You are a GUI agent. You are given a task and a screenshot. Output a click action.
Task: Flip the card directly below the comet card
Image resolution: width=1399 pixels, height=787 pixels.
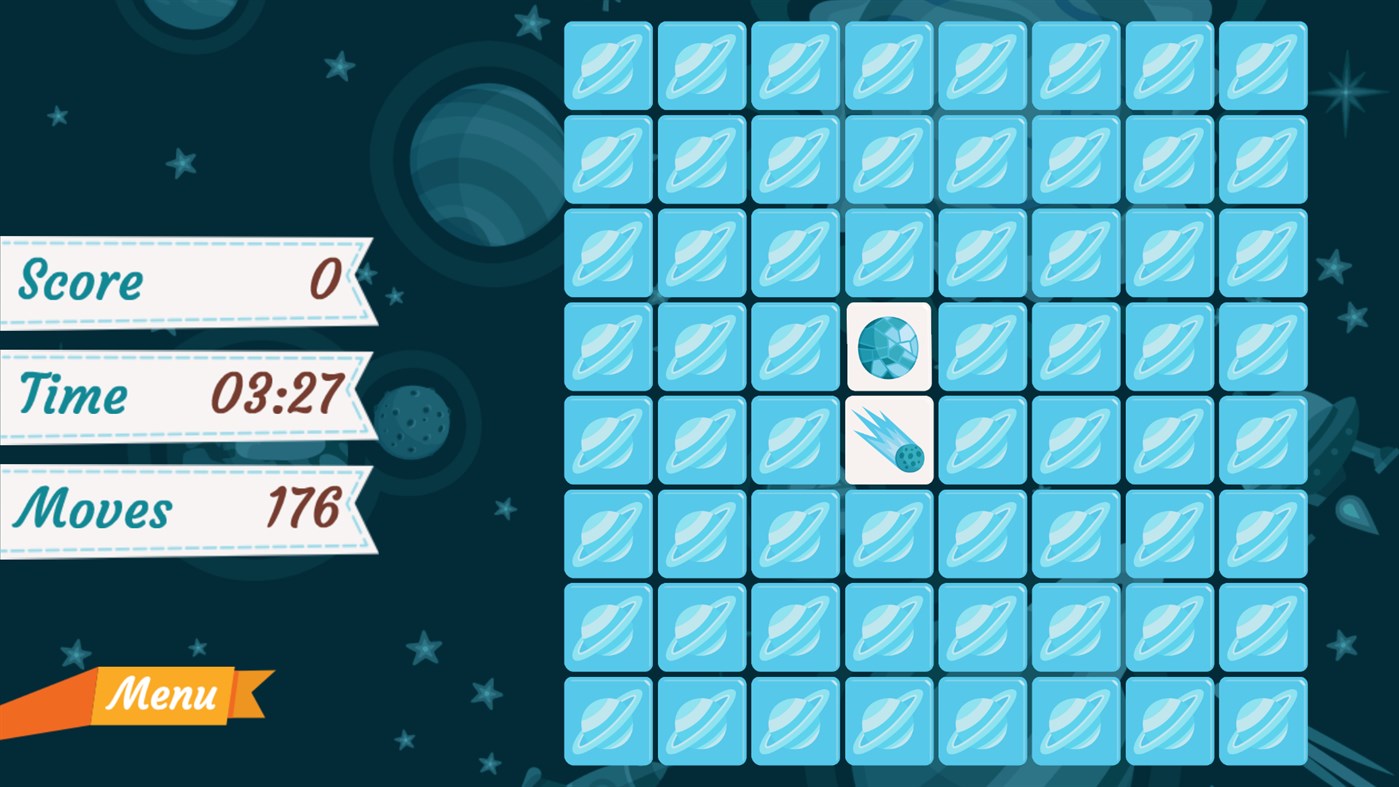click(888, 534)
